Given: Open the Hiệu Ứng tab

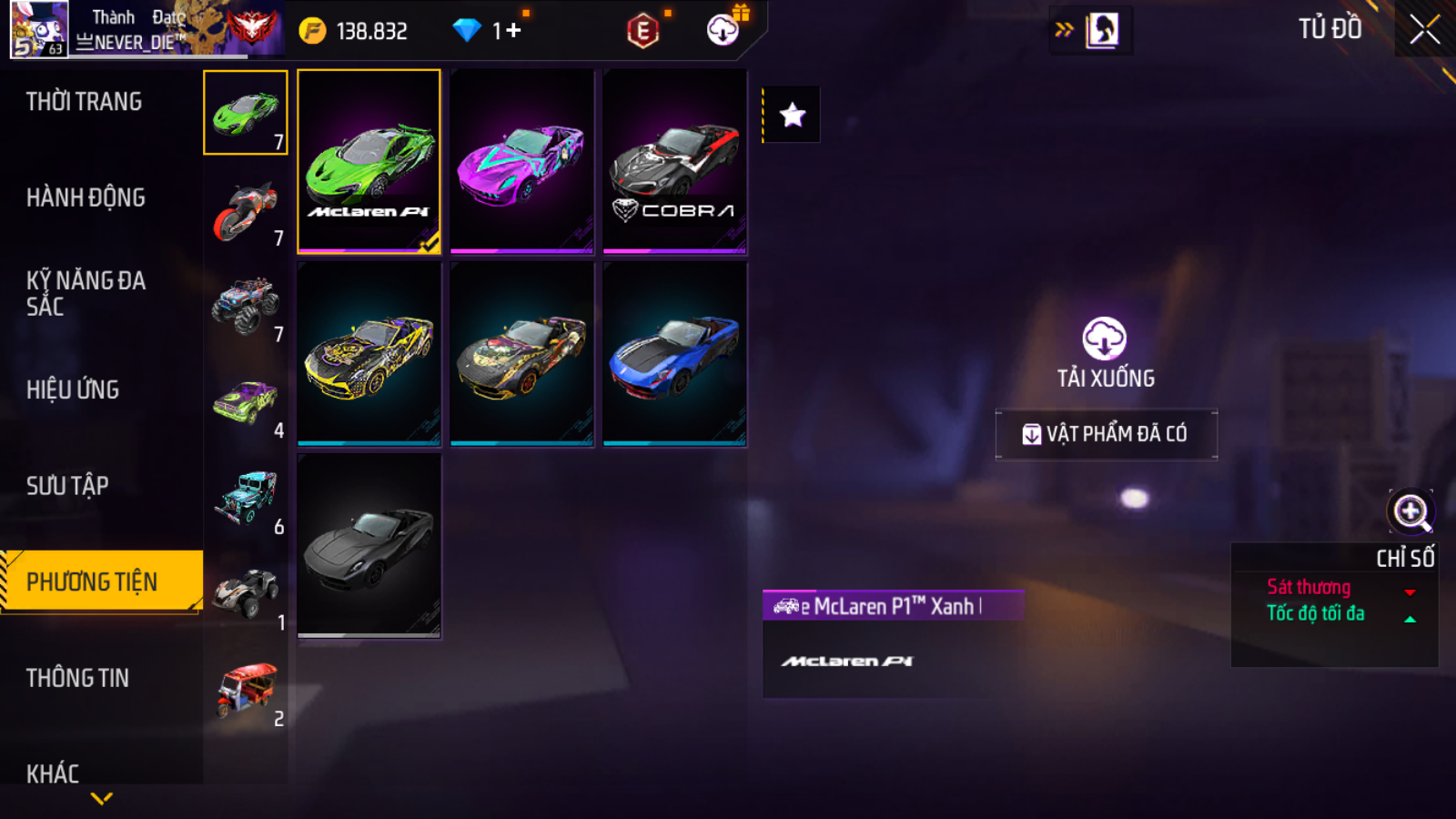Looking at the screenshot, I should (x=73, y=389).
